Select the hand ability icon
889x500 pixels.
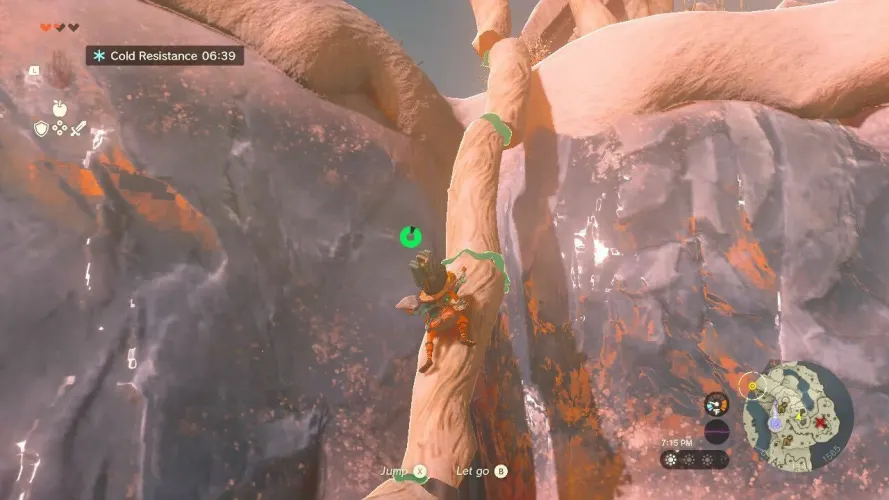(x=59, y=70)
